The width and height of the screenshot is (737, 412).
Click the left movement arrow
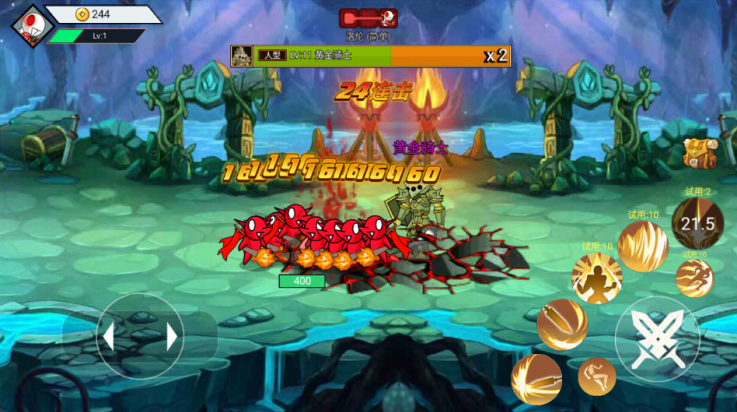click(109, 337)
